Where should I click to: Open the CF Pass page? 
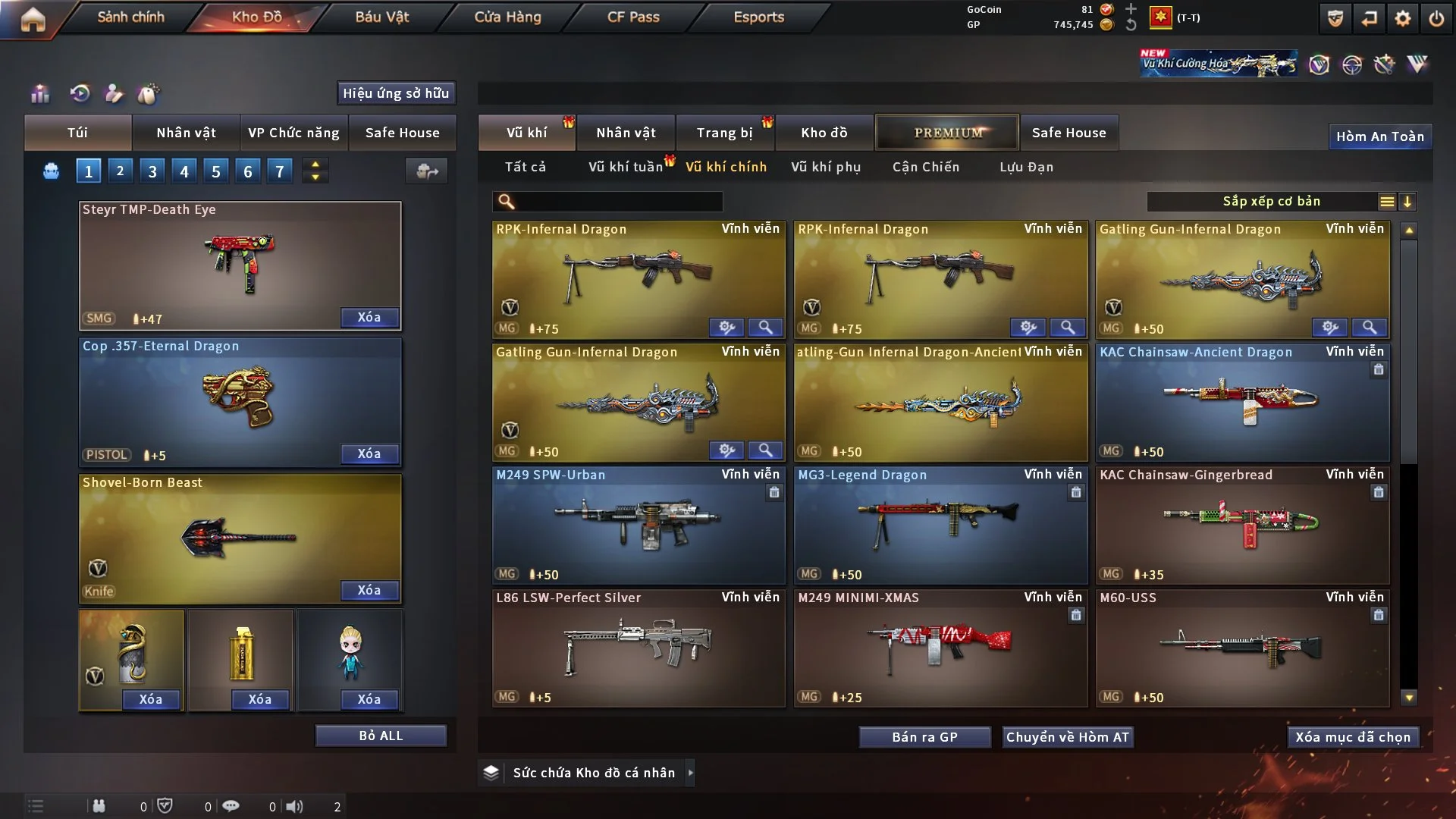point(633,17)
